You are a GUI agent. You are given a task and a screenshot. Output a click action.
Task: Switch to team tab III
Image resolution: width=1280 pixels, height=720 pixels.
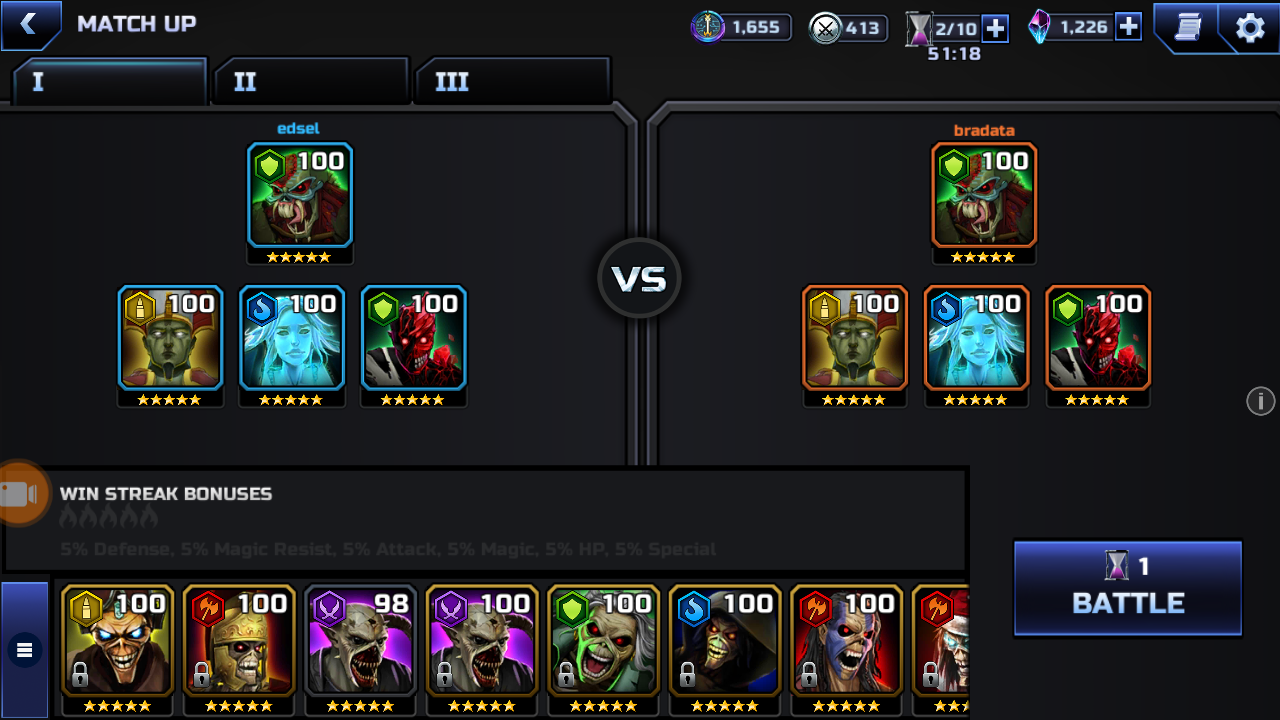pyautogui.click(x=511, y=81)
